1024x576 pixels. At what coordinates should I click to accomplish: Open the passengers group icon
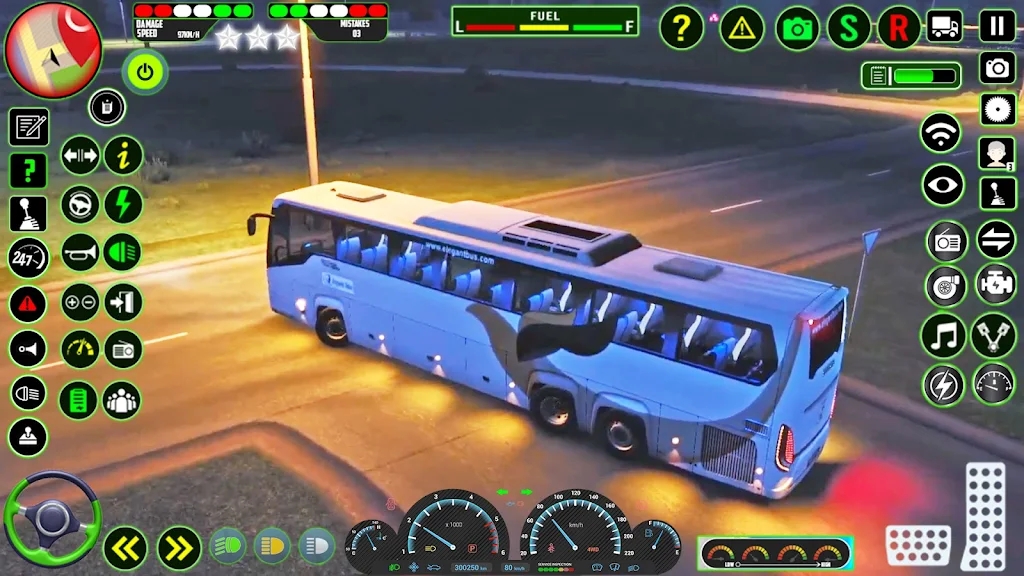(x=123, y=400)
